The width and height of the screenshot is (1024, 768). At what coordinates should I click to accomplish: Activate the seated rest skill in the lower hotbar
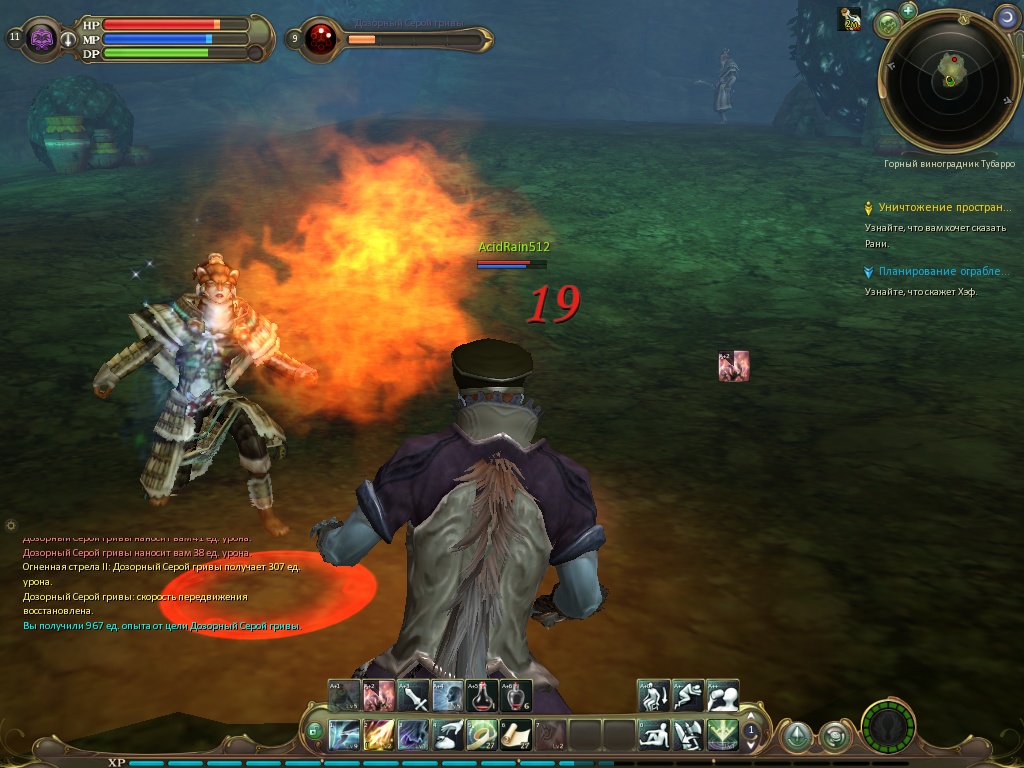point(654,735)
